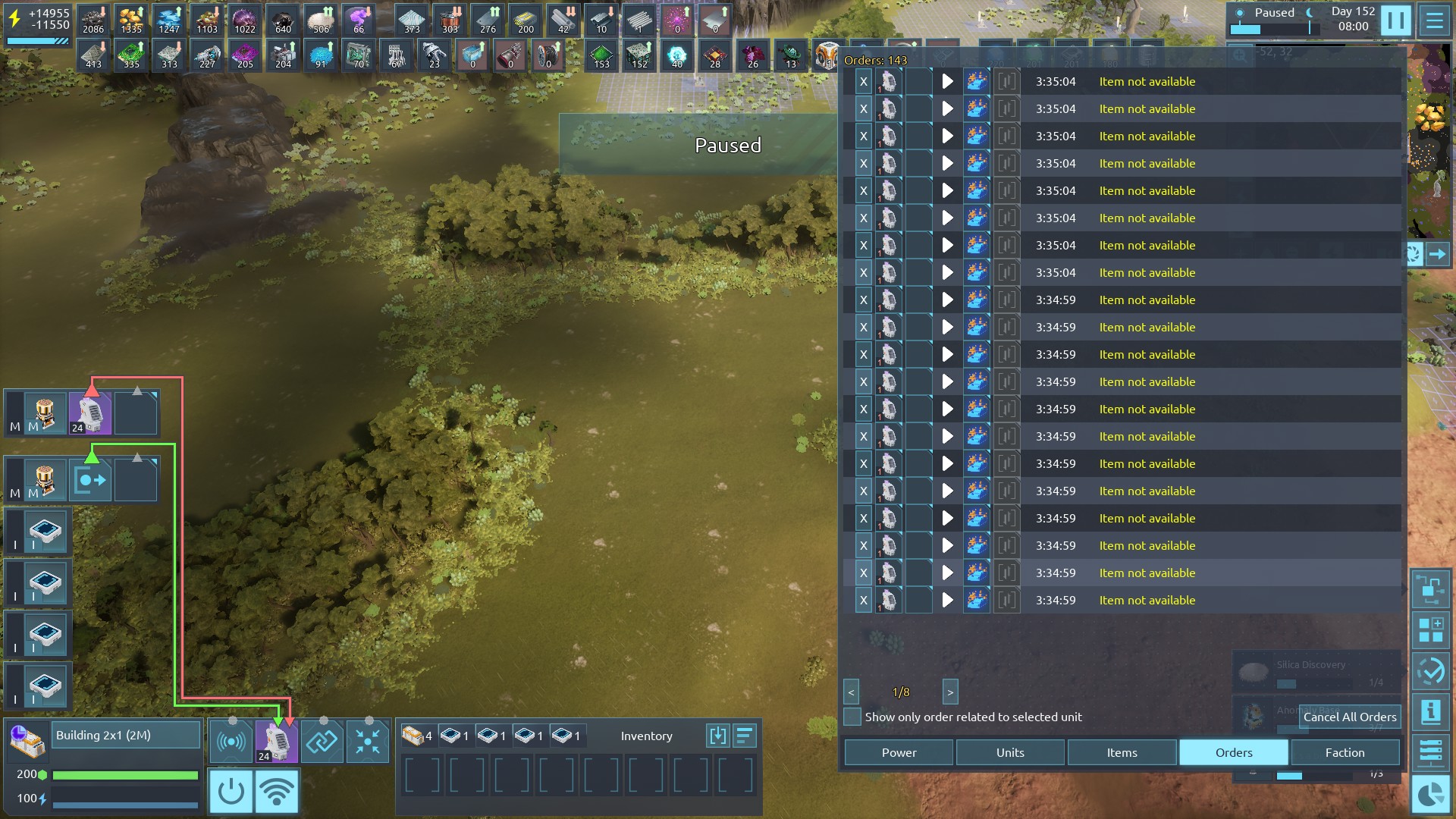1456x819 pixels.
Task: Select the Faction tab
Action: 1345,752
